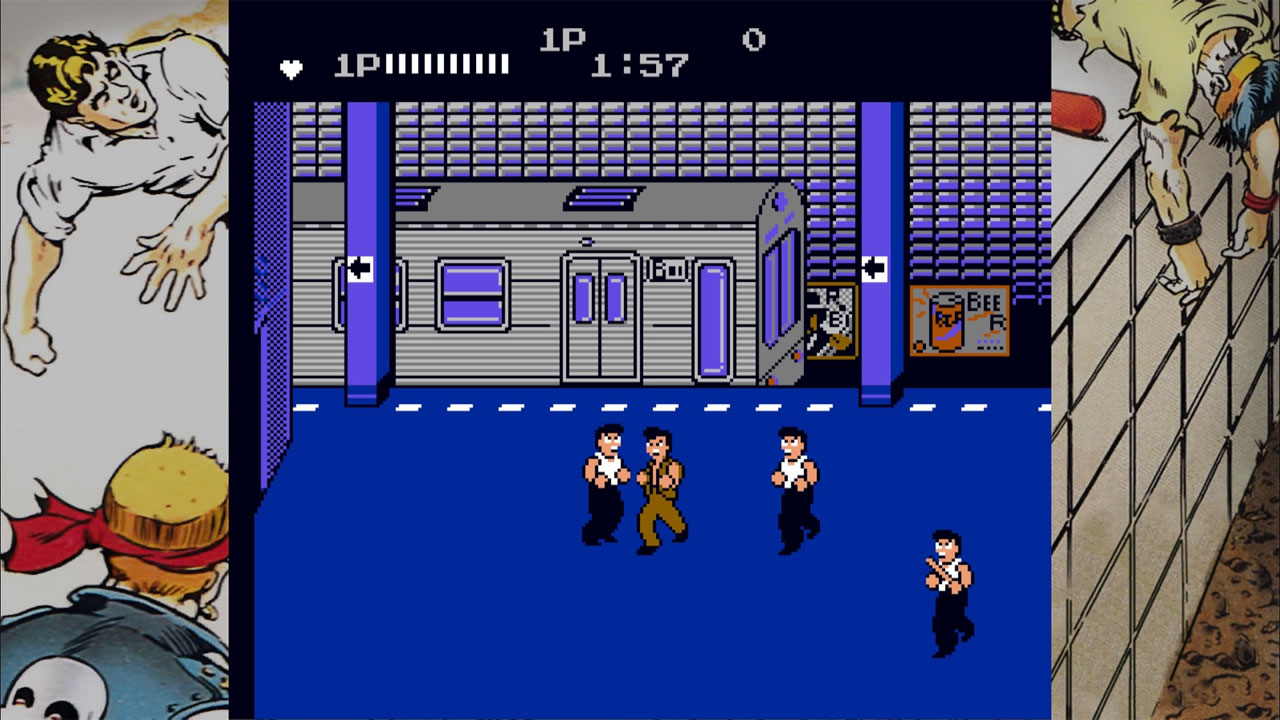Select the left arrow sign on the left pillar
The image size is (1280, 720).
pos(360,268)
